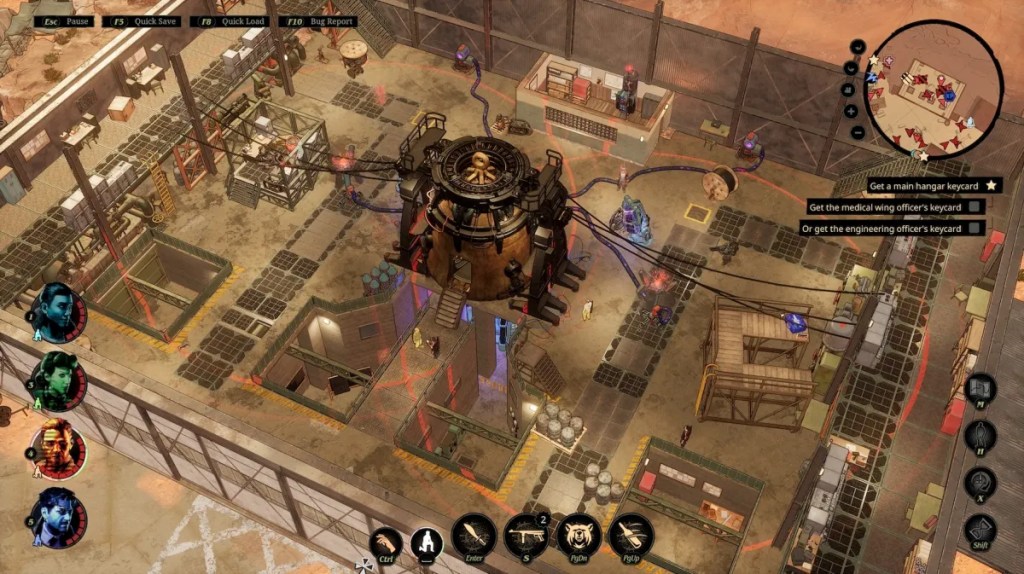The width and height of the screenshot is (1024, 574).
Task: Zoom out with the minimap minus button
Action: (x=858, y=133)
